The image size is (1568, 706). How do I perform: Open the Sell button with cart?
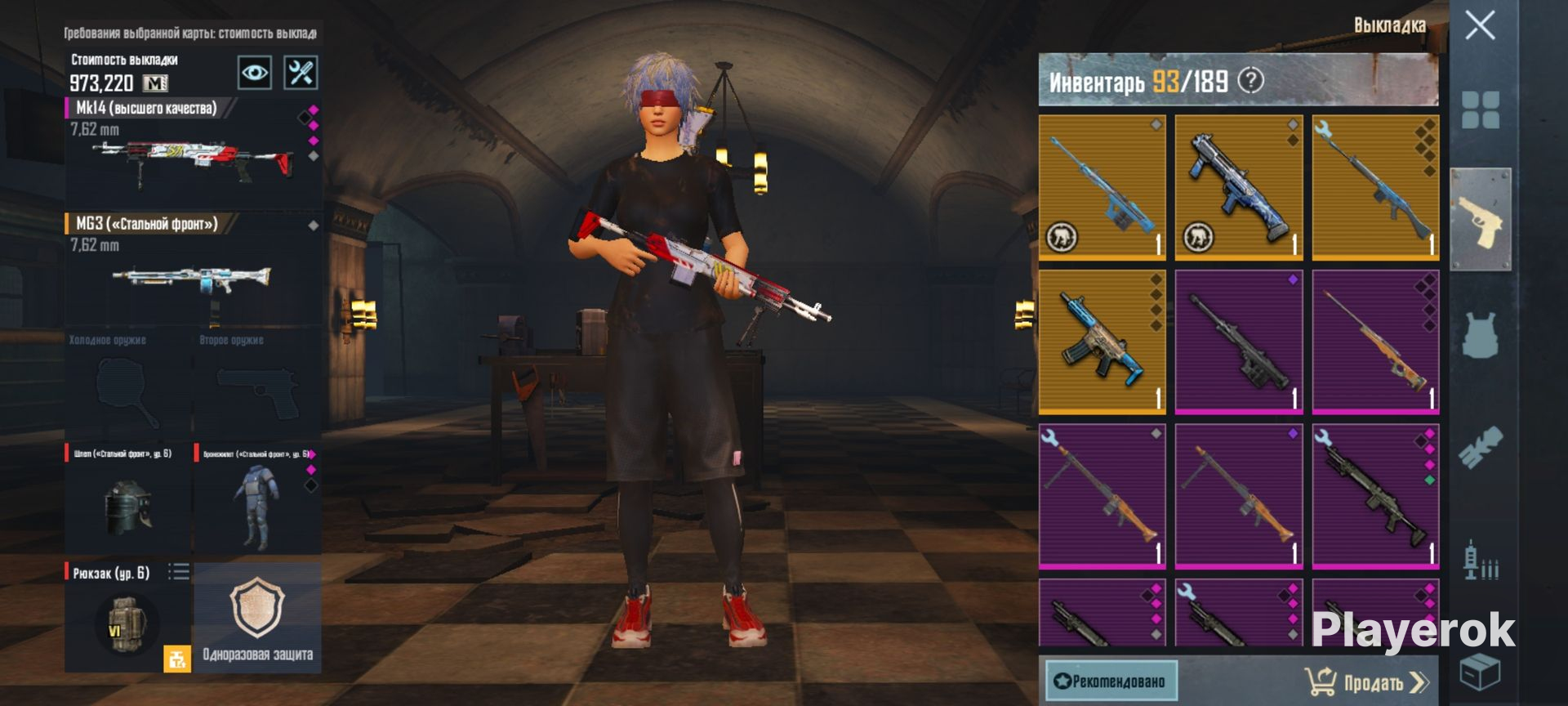pyautogui.click(x=1366, y=681)
